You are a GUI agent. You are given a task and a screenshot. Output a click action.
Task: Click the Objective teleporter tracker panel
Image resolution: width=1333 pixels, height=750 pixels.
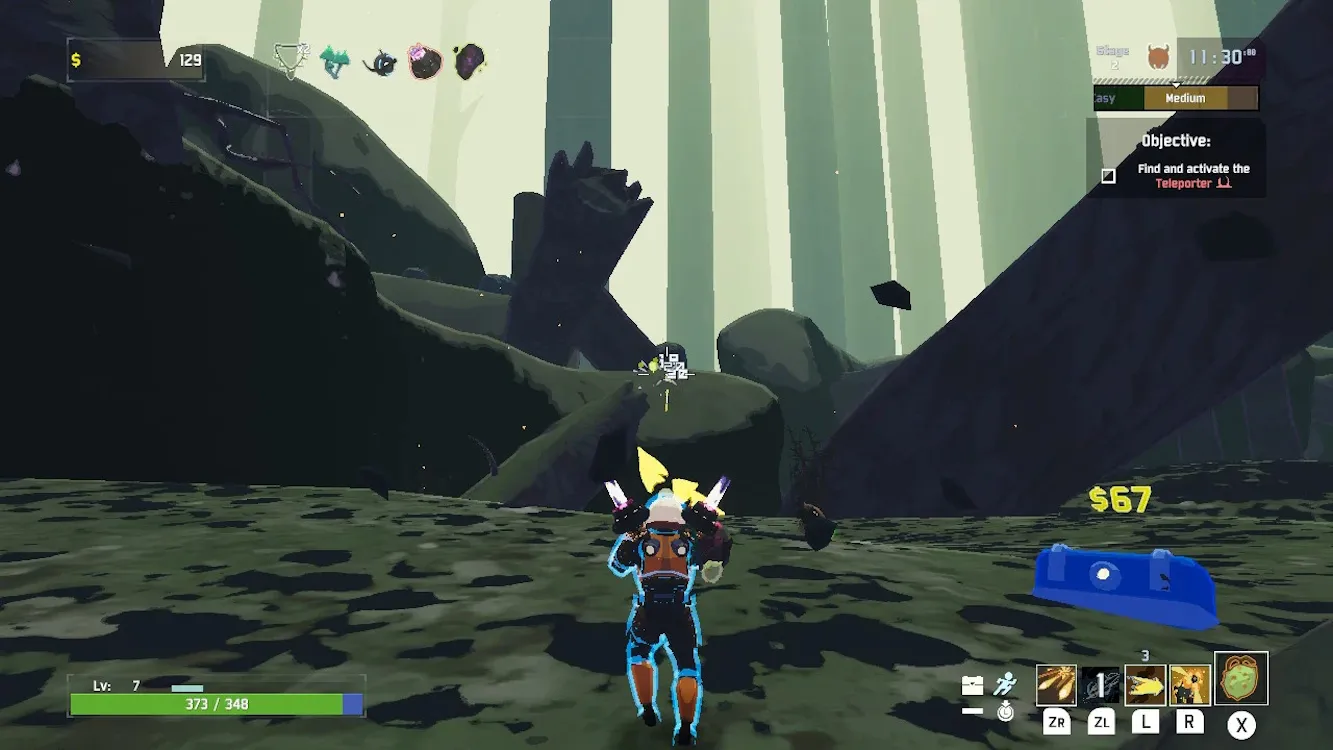click(x=1176, y=158)
